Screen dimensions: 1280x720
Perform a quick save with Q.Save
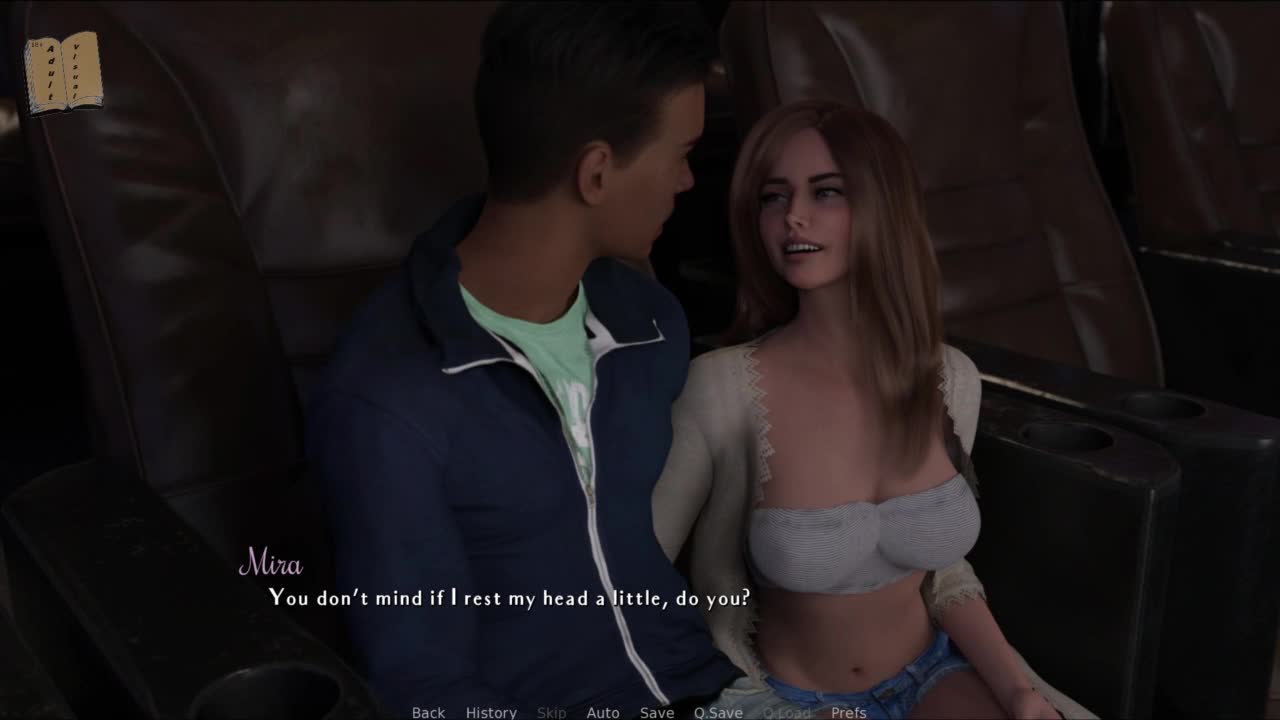(718, 712)
